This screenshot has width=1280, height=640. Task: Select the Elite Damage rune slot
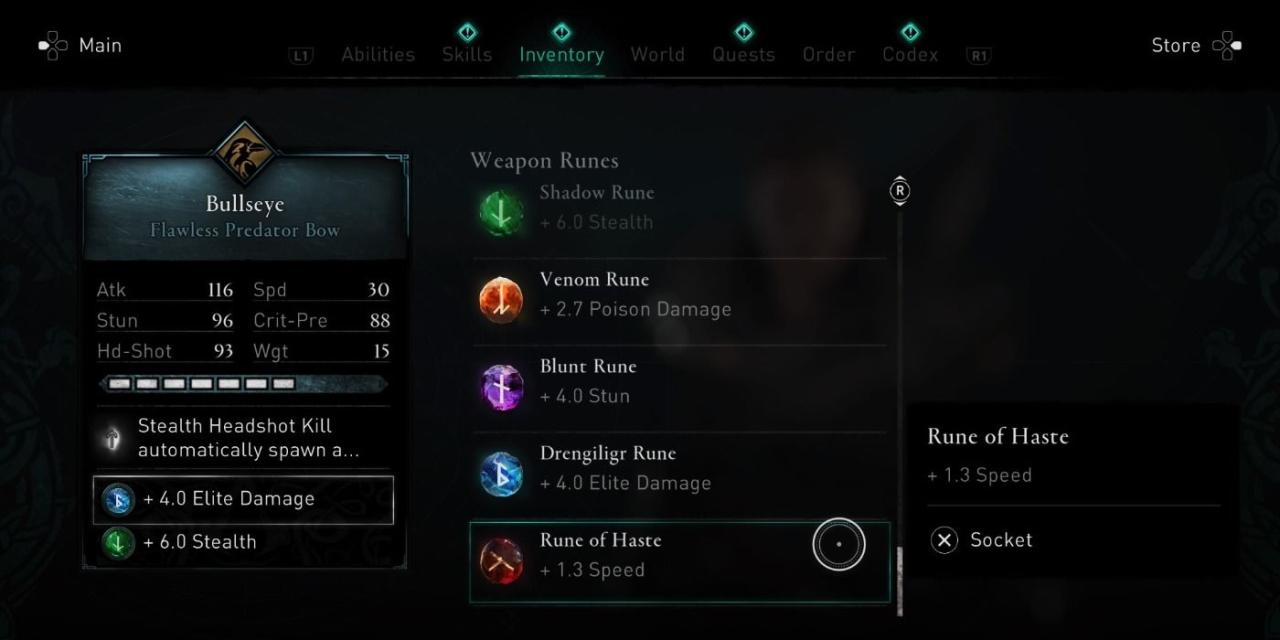[x=243, y=499]
